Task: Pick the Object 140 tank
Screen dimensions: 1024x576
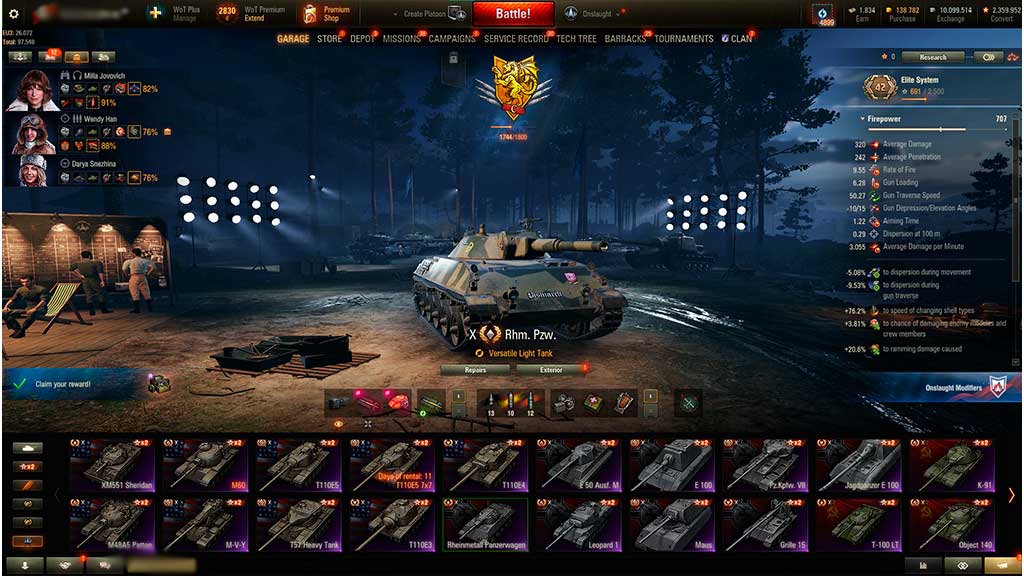Action: (x=950, y=523)
